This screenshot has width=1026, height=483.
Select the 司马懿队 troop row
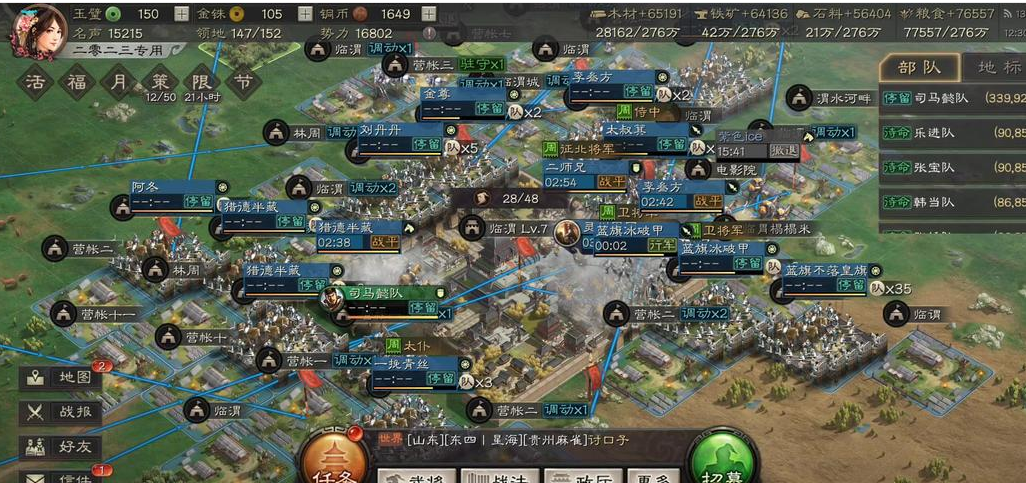(952, 98)
